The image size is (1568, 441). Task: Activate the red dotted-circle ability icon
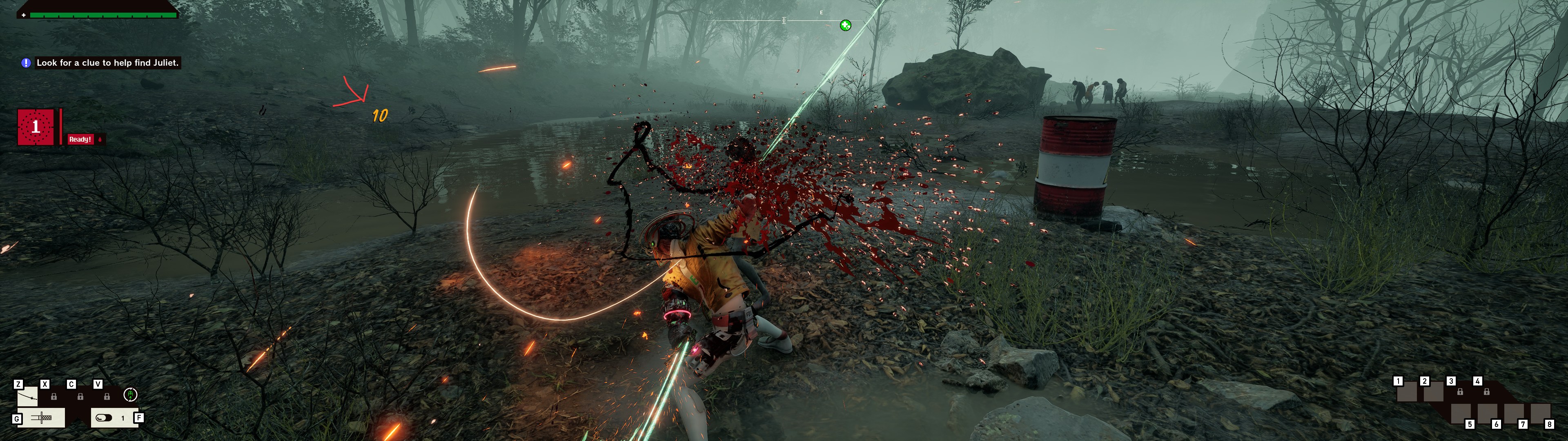click(35, 127)
